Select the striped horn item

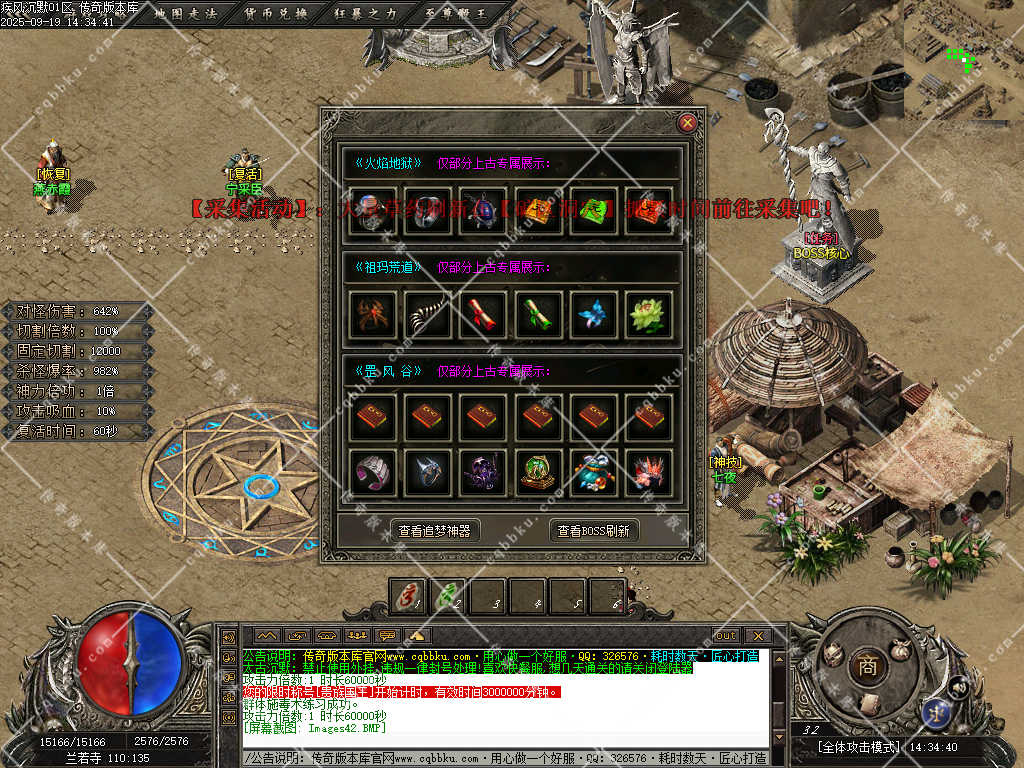[430, 315]
